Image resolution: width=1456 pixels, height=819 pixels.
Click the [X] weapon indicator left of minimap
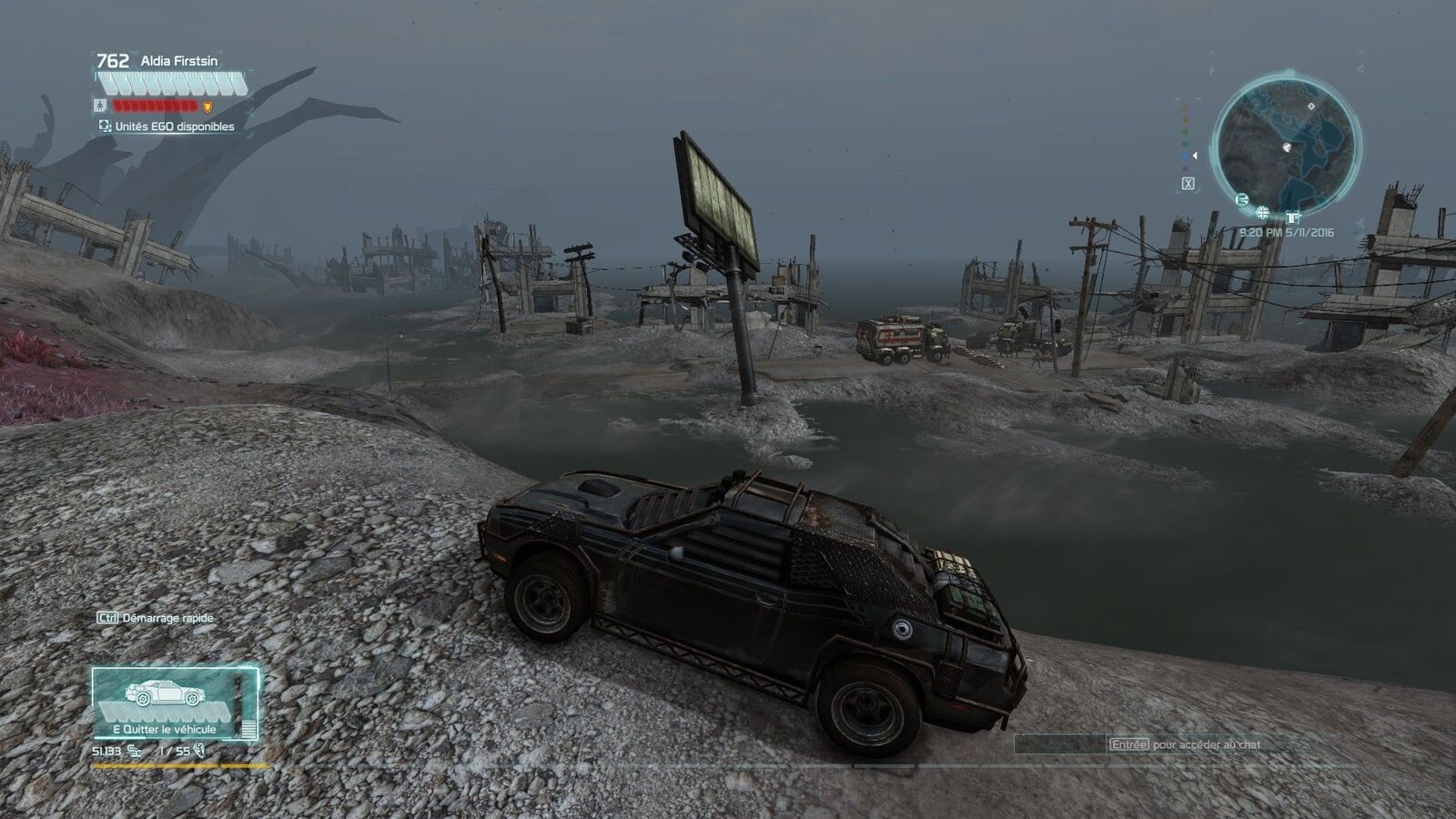1188,184
